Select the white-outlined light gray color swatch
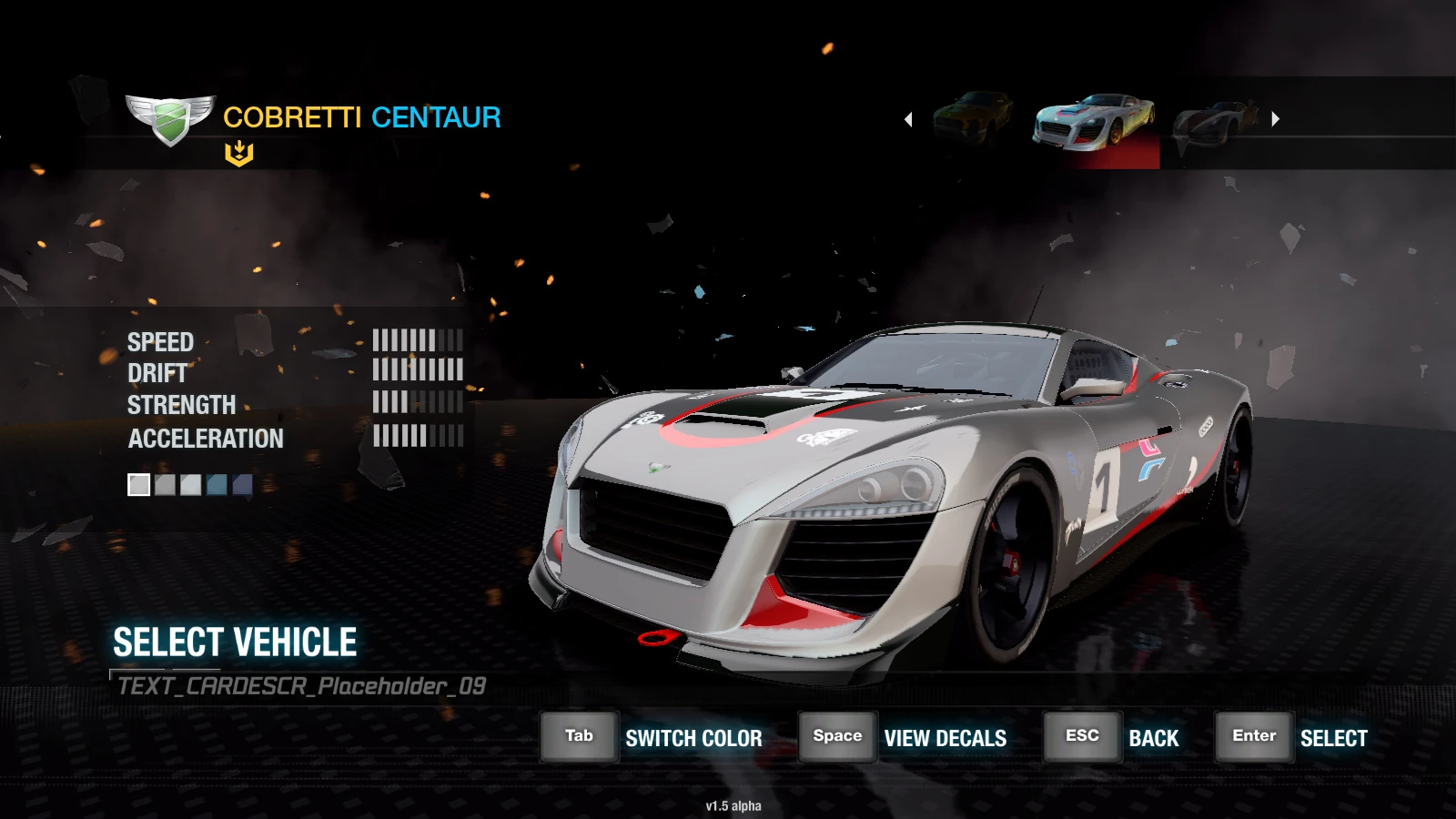This screenshot has width=1456, height=819. coord(138,485)
